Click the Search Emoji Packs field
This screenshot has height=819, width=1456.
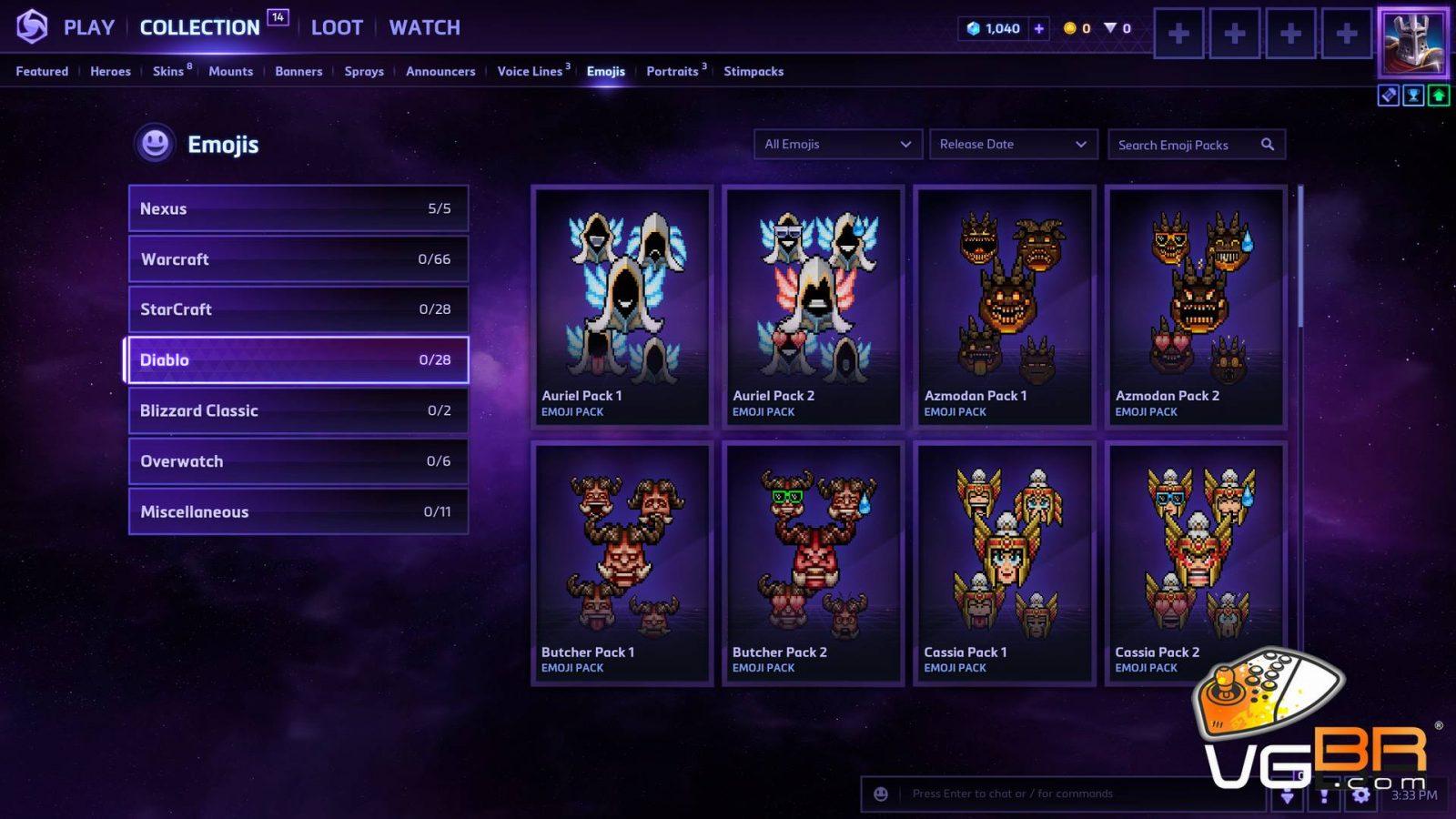point(1186,145)
